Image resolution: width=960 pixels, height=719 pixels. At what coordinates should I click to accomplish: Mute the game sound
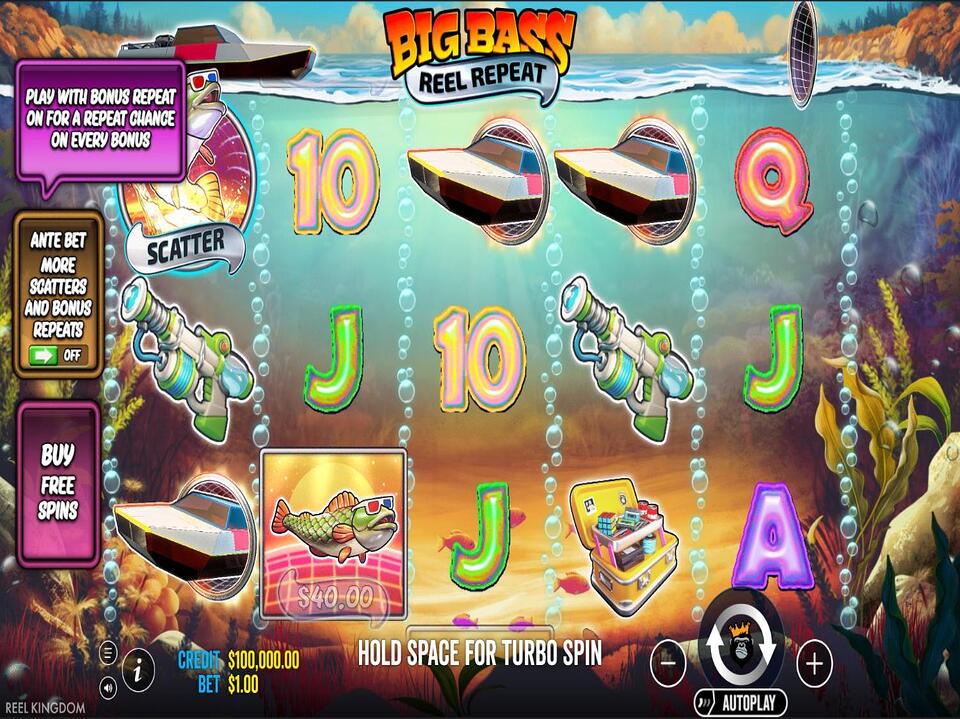[x=108, y=686]
